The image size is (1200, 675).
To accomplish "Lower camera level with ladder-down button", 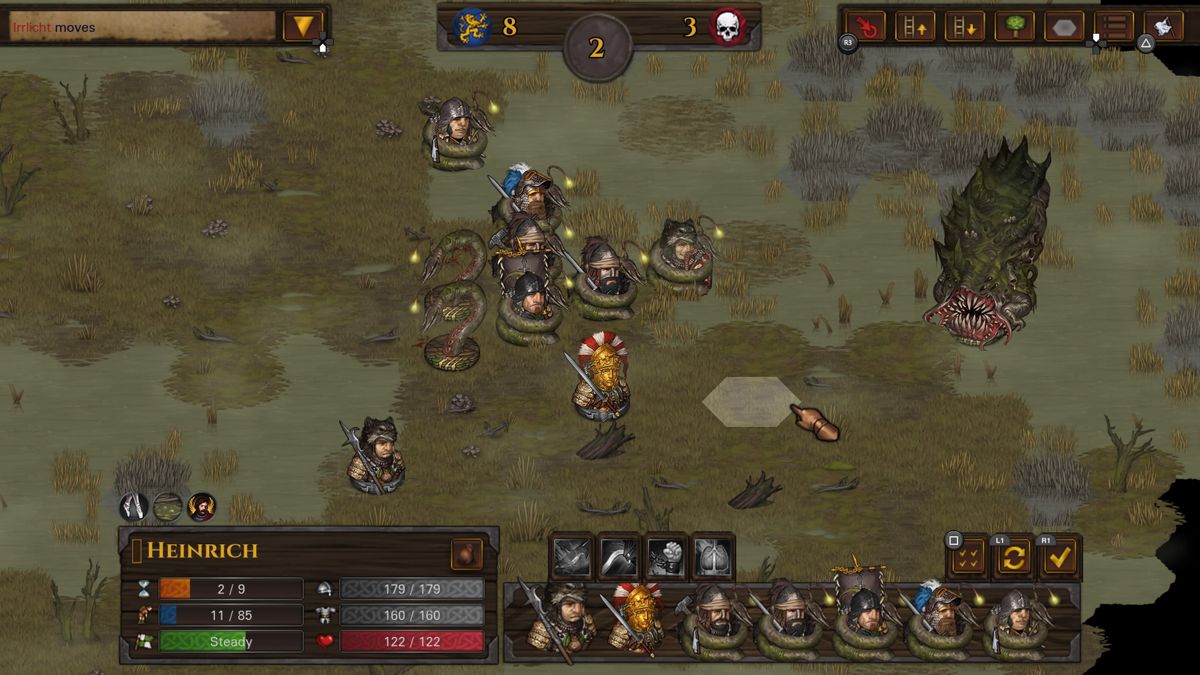I will [x=964, y=26].
